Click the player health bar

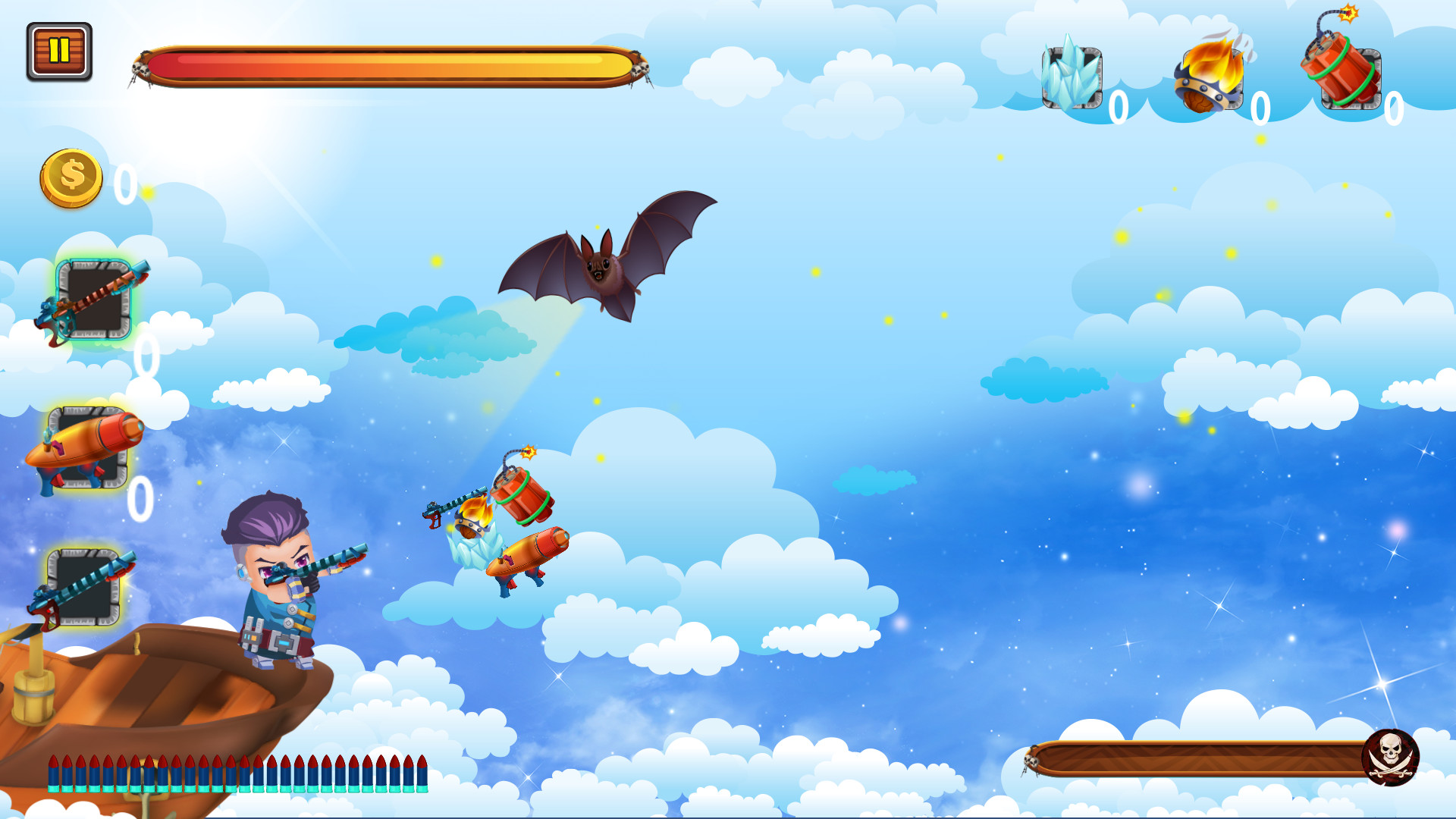[x=387, y=67]
